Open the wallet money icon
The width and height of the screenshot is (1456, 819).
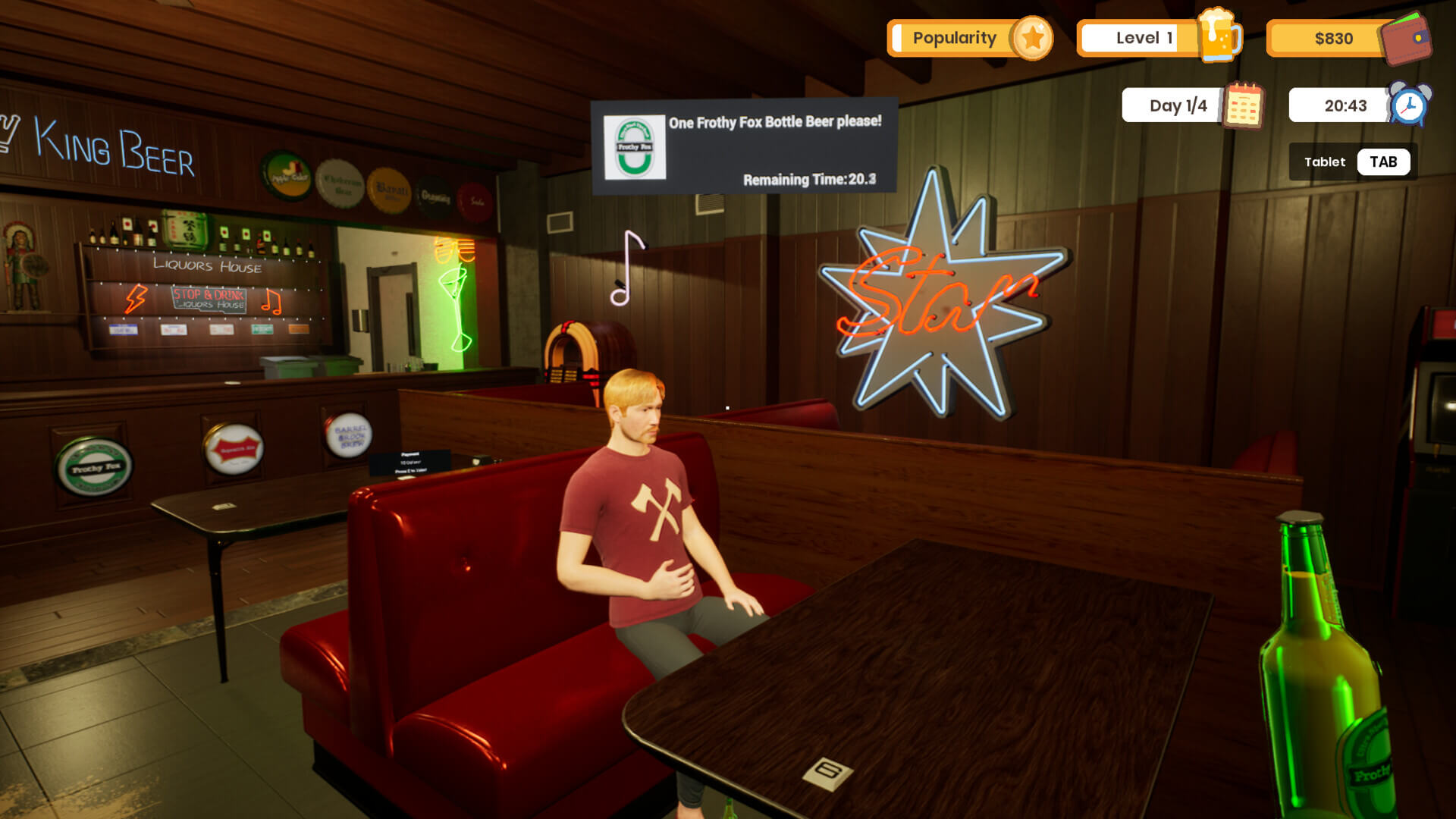[x=1407, y=38]
